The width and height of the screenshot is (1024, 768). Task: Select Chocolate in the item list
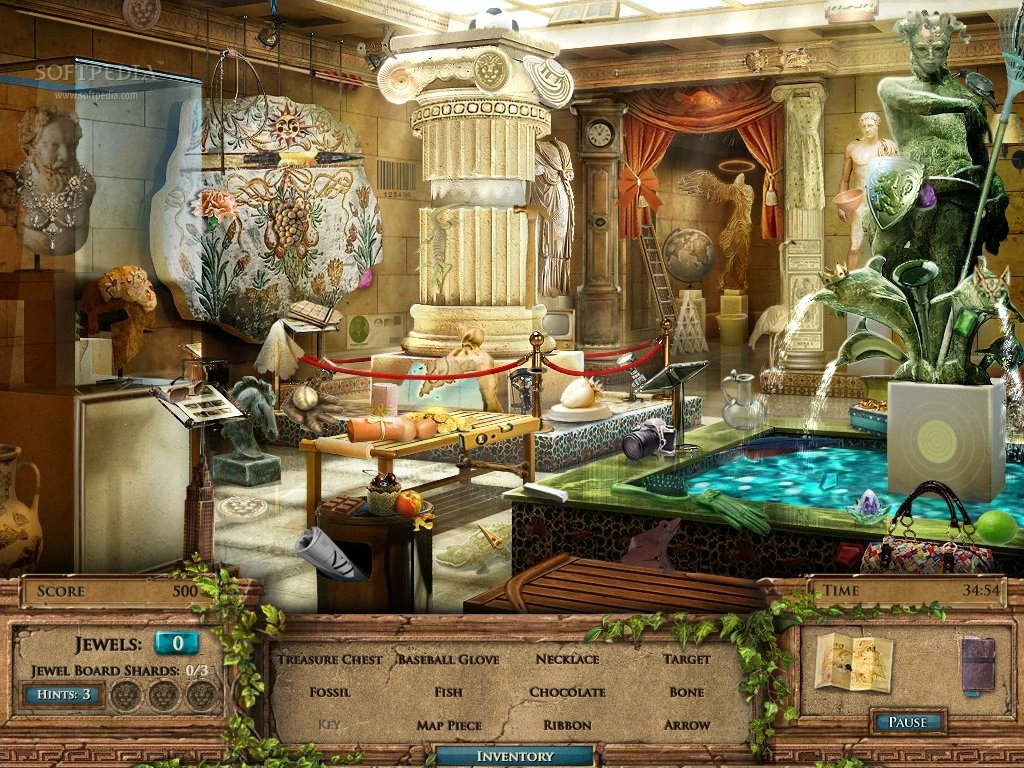point(567,692)
